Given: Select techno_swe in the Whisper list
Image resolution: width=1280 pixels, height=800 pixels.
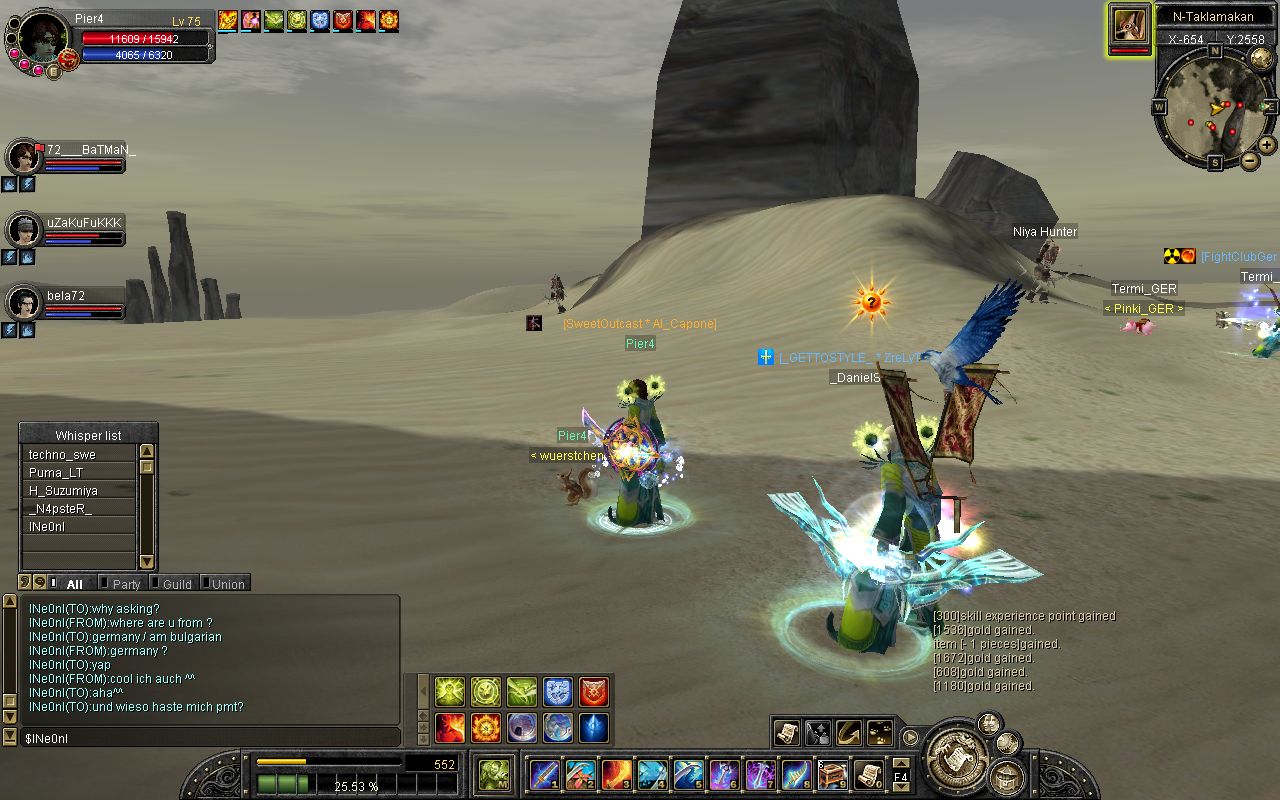Looking at the screenshot, I should 78,455.
